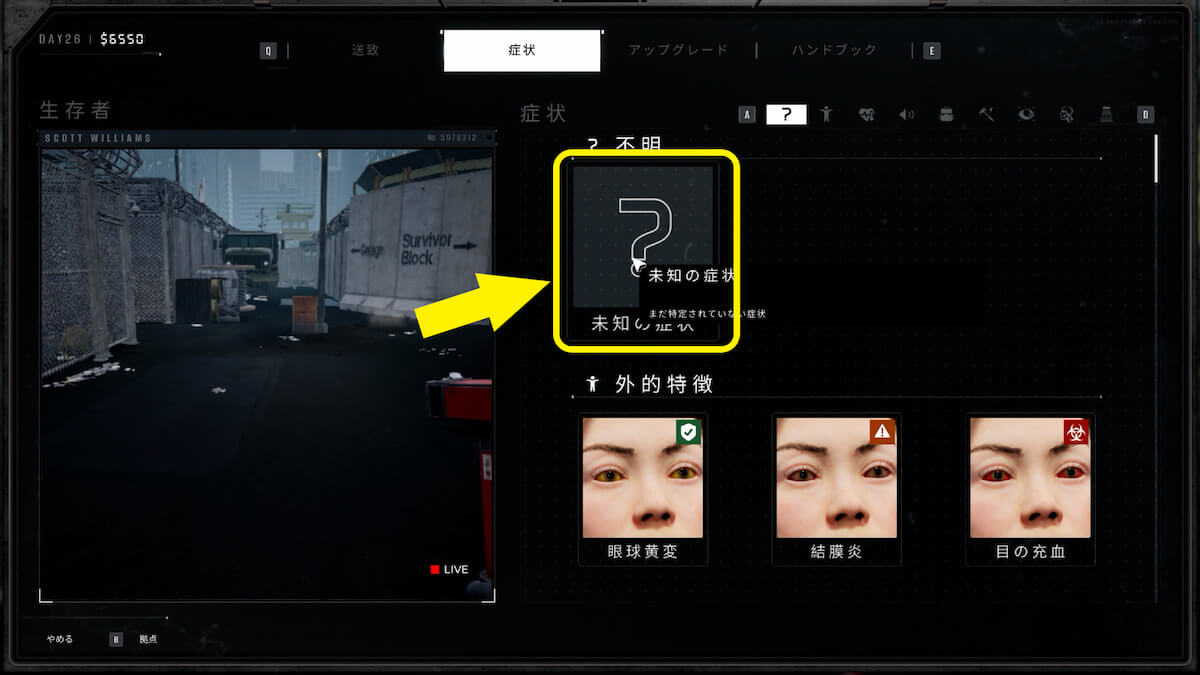Select the 症状 tab

pos(521,50)
